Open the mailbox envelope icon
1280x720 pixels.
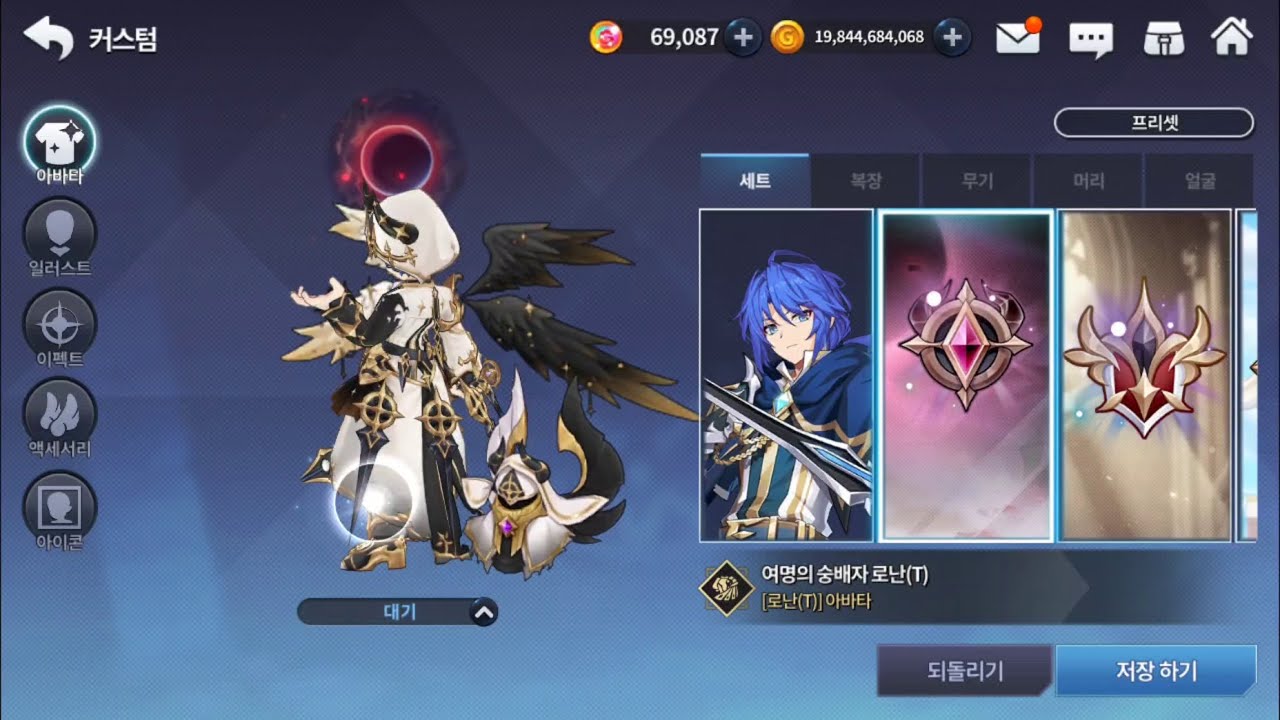[1018, 38]
